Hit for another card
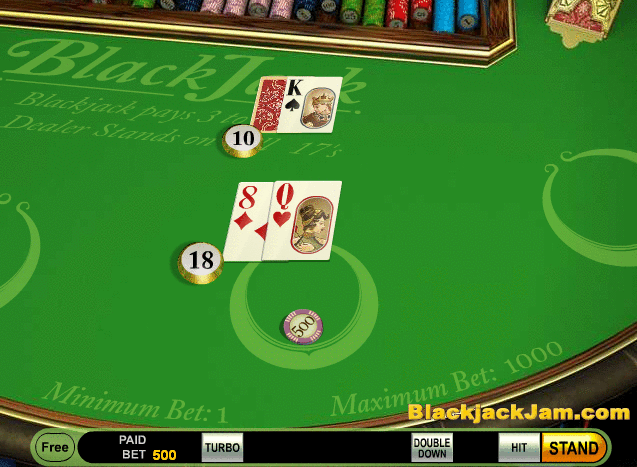Screen dimensions: 637x467 coord(519,448)
